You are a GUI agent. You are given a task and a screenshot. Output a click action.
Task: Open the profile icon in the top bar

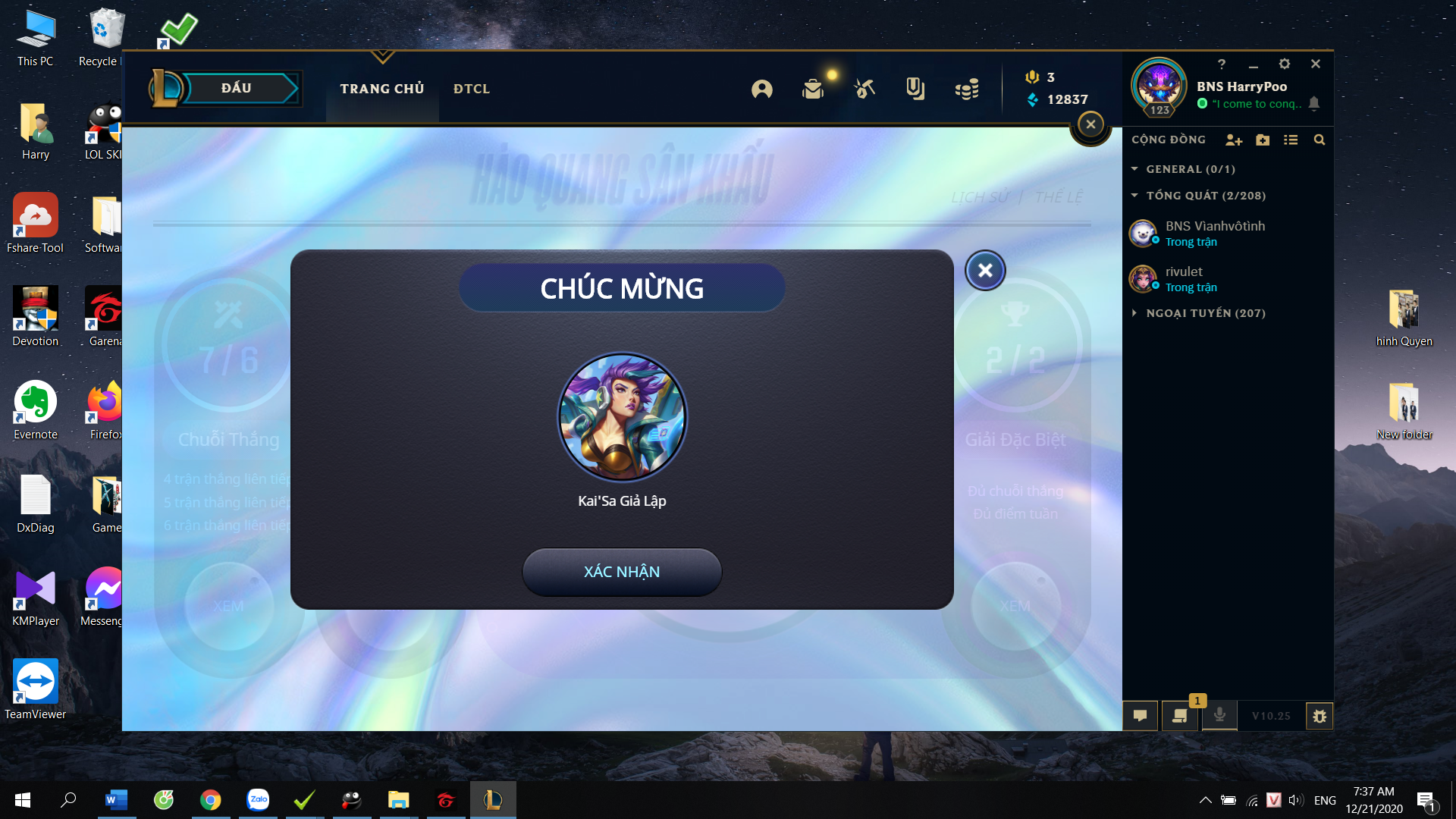[762, 89]
